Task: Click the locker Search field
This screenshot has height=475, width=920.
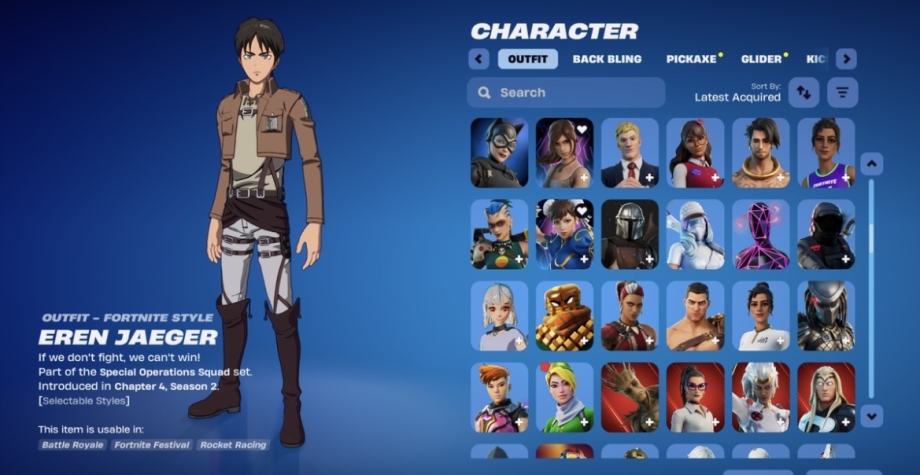Action: 566,93
